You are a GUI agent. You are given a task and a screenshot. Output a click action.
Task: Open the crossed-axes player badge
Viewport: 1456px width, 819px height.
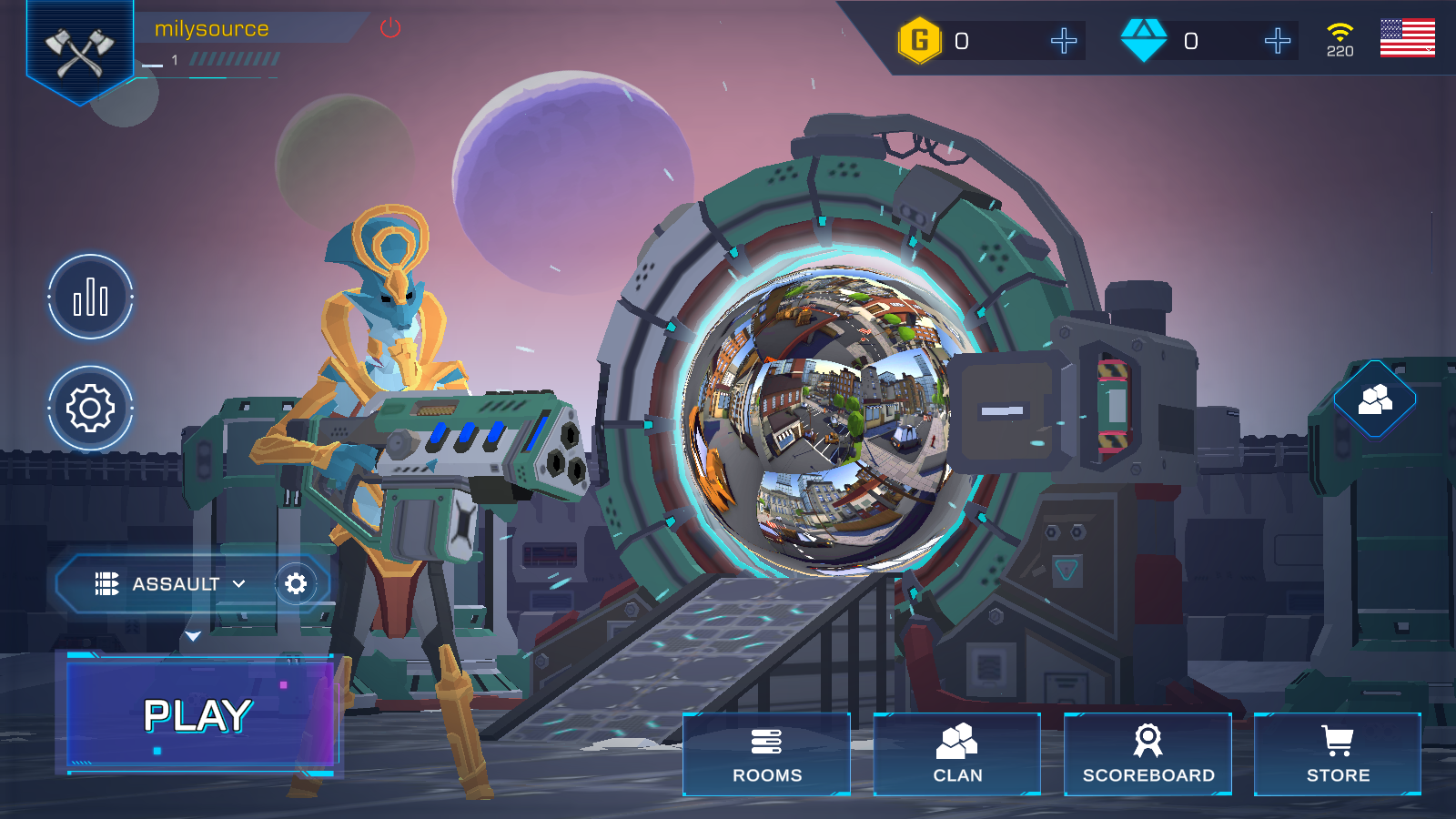[x=80, y=51]
